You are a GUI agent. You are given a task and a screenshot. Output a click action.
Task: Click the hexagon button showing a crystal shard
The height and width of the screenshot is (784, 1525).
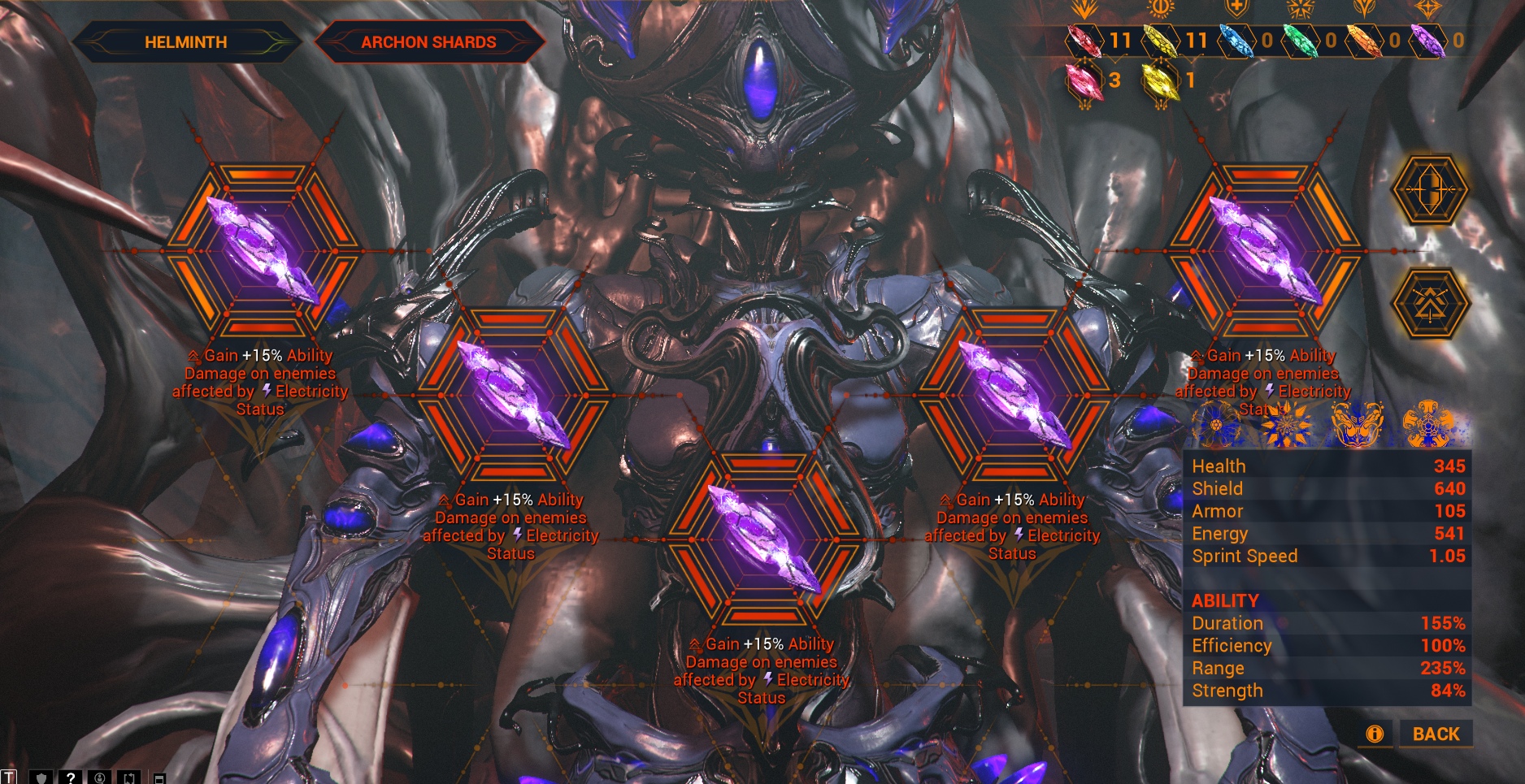[1430, 190]
